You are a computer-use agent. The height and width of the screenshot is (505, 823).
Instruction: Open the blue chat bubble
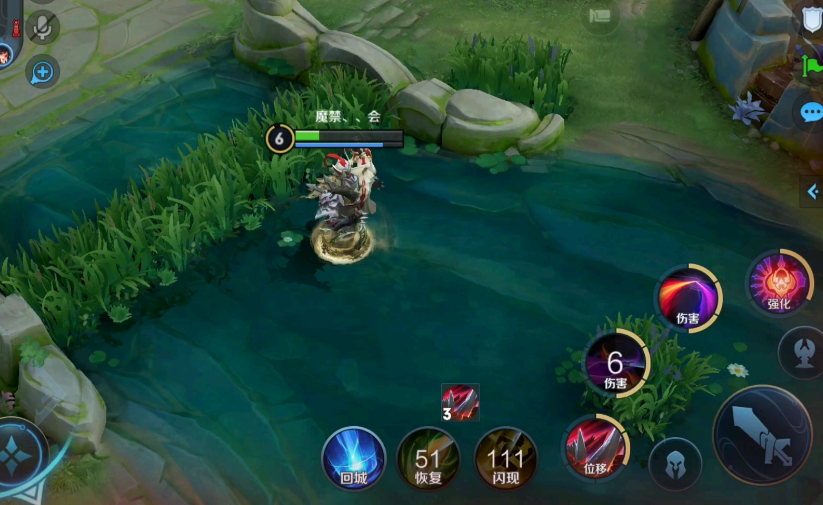(x=811, y=112)
